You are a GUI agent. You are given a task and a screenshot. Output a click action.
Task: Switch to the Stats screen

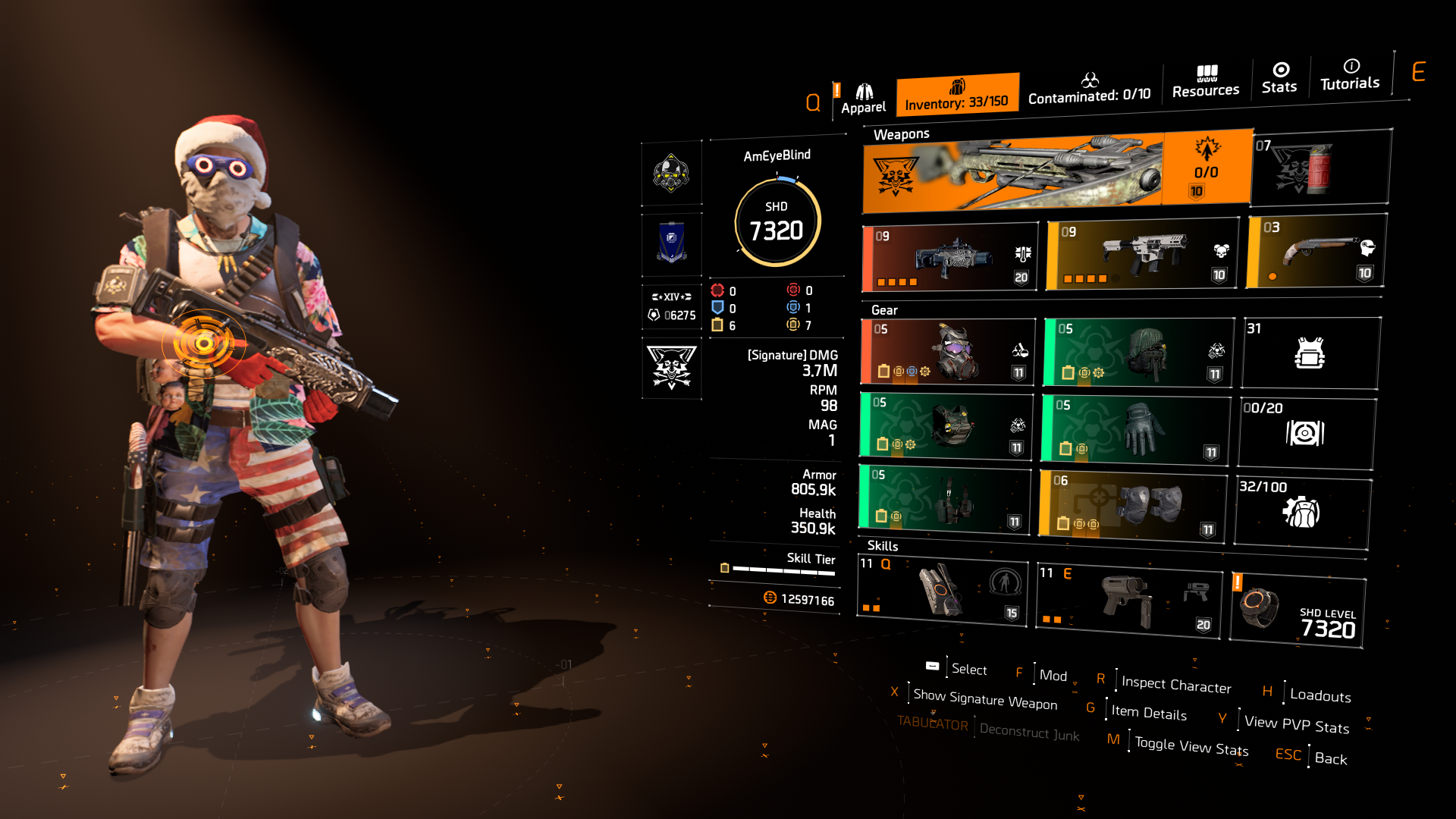click(1279, 80)
